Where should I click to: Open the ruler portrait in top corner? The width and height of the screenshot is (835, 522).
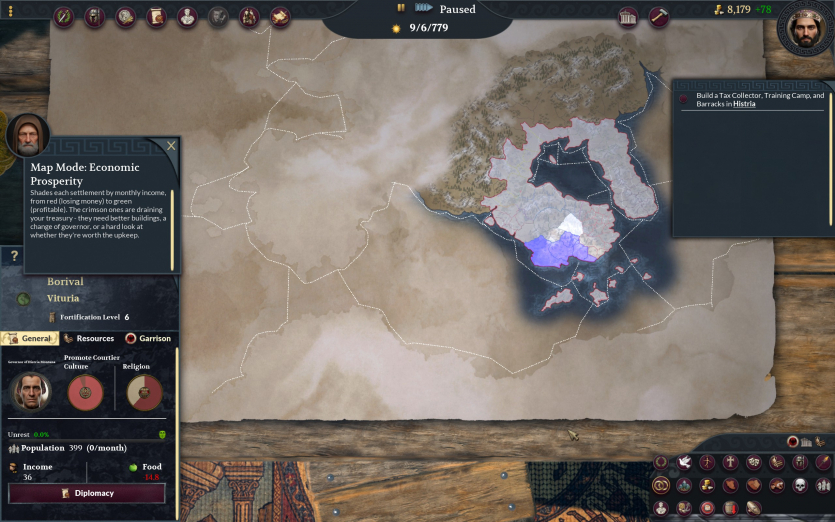coord(806,27)
